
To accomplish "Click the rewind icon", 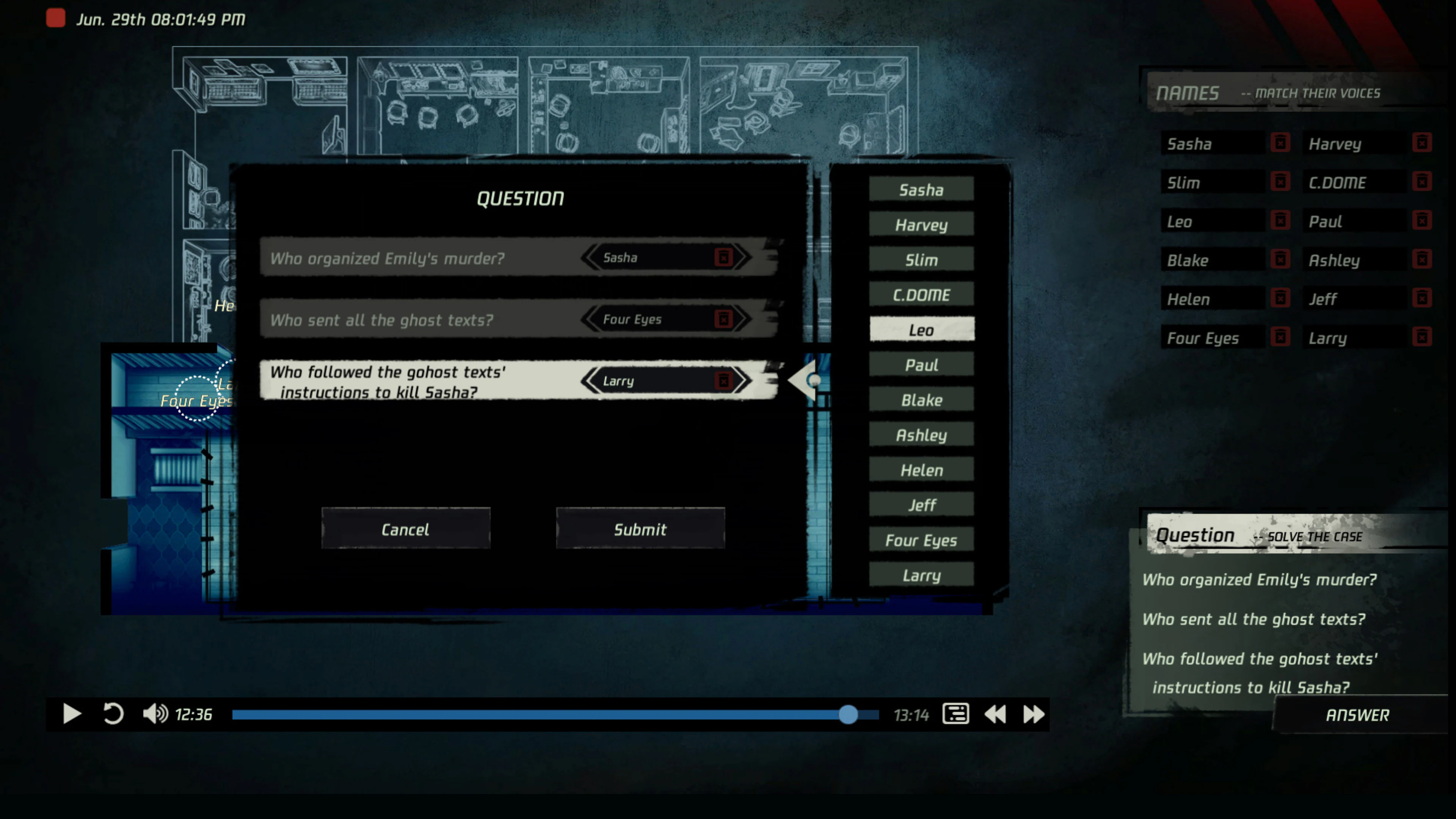I will click(x=995, y=714).
